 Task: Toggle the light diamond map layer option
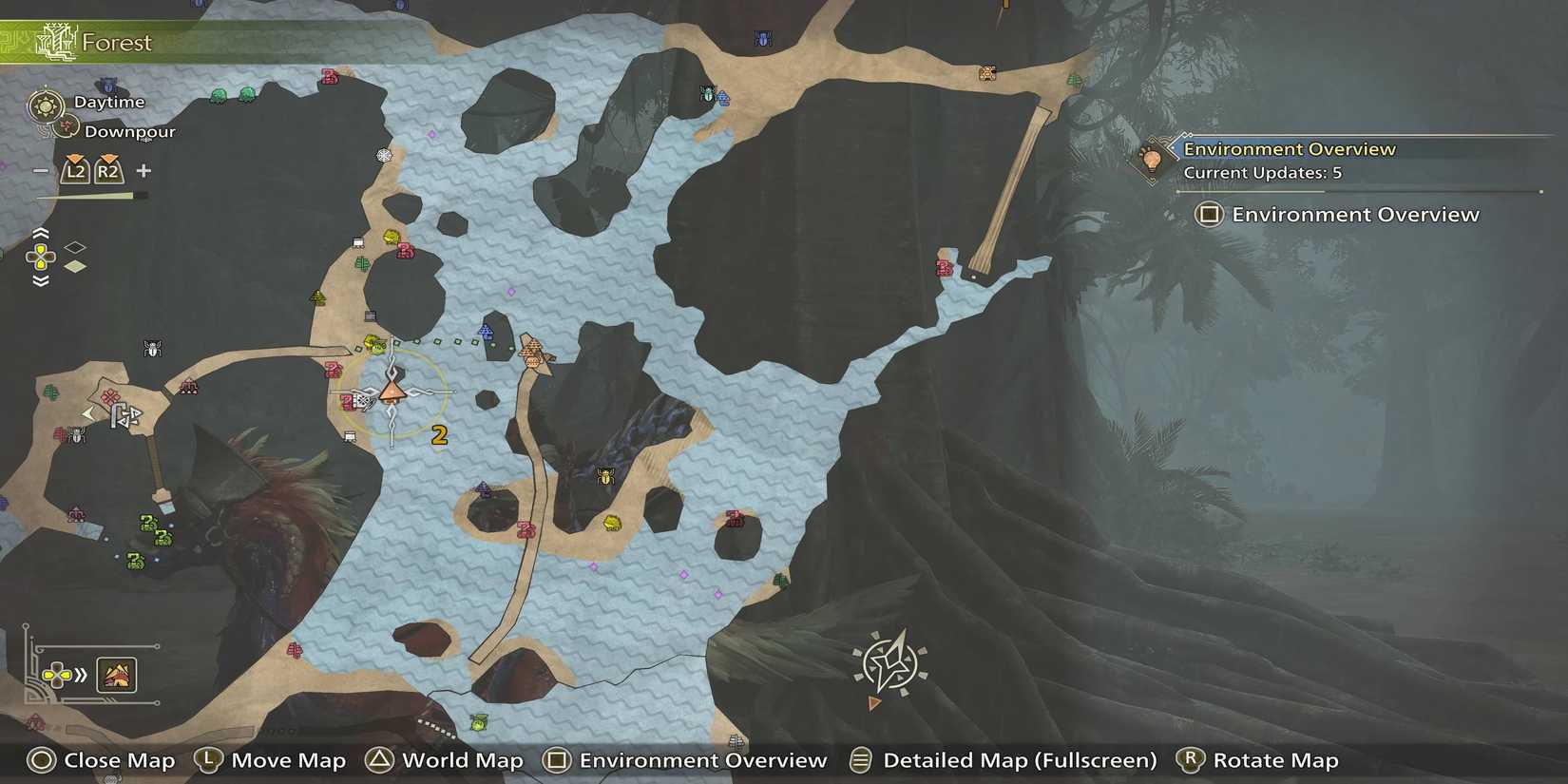pos(77,267)
